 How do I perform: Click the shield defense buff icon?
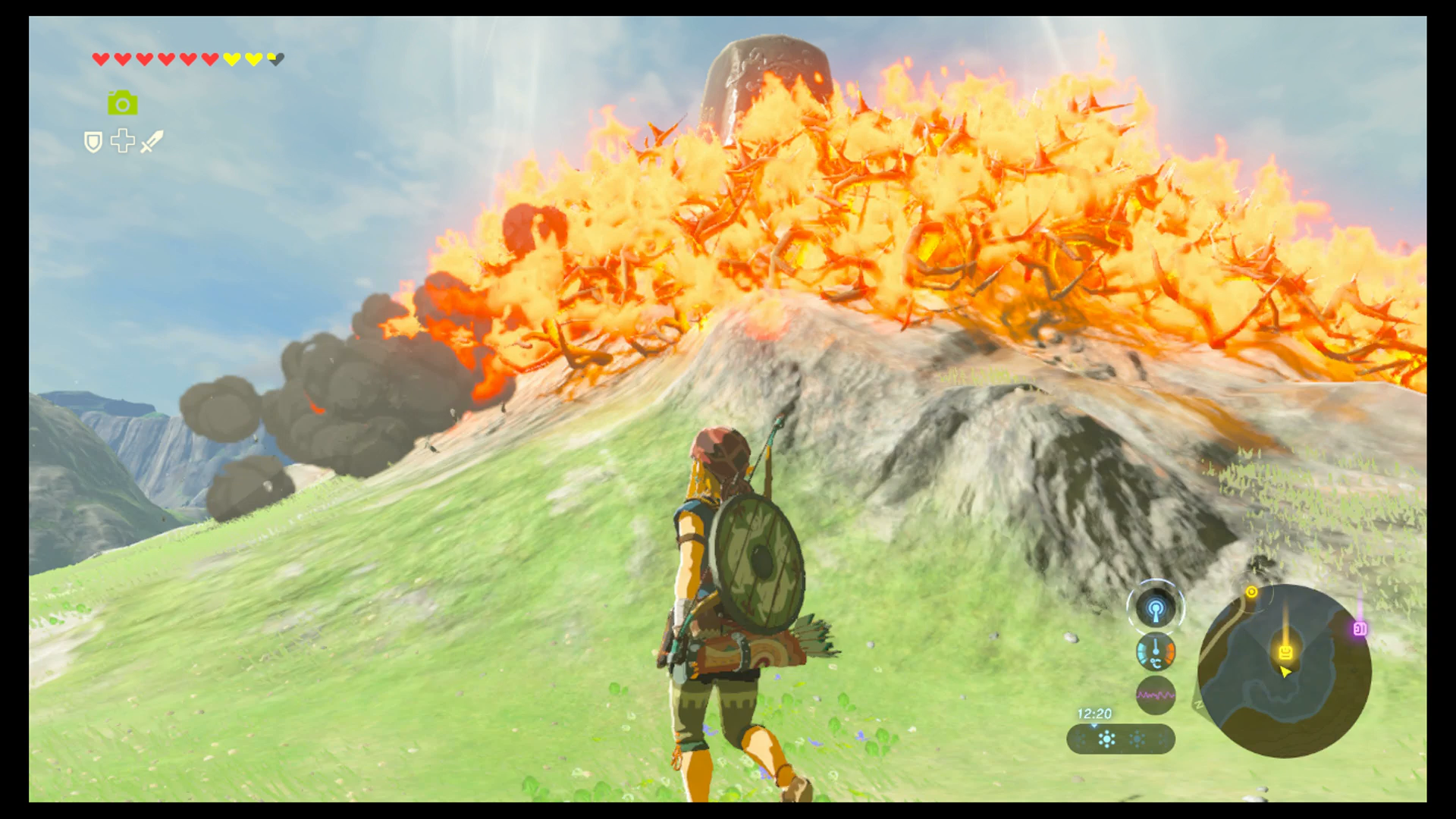click(x=93, y=143)
